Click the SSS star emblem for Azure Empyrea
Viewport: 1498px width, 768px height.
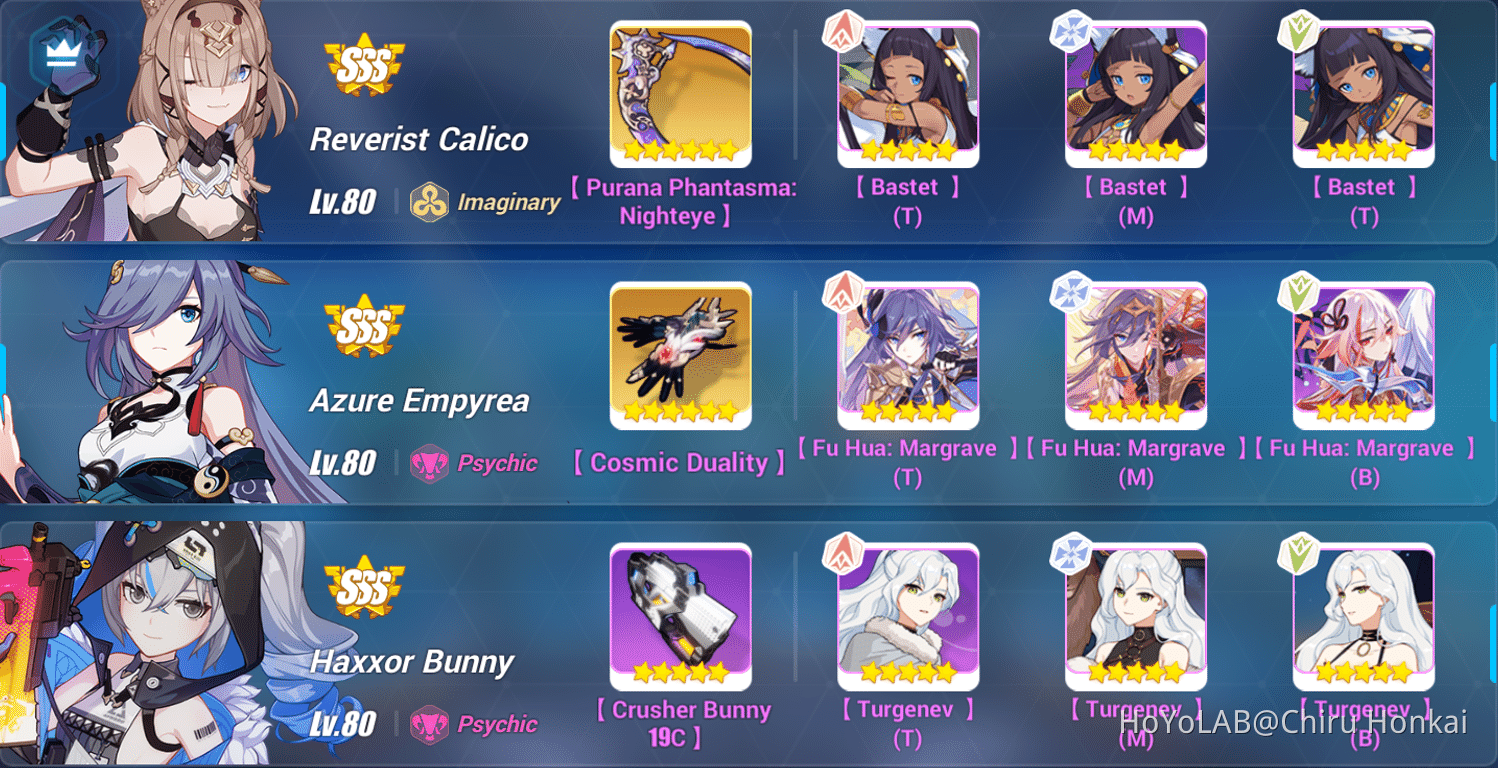coord(367,325)
